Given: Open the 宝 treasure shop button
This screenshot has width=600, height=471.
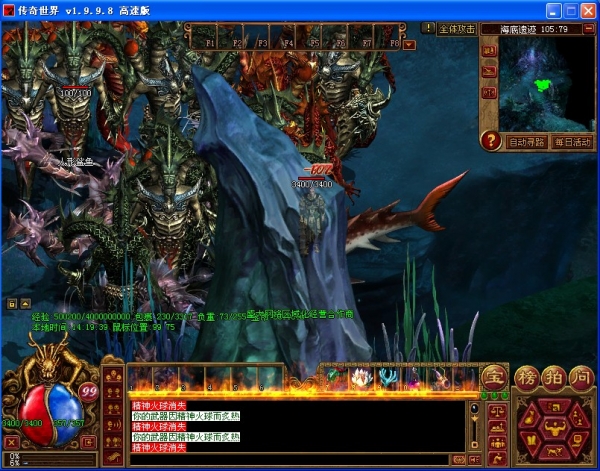Looking at the screenshot, I should [x=492, y=378].
